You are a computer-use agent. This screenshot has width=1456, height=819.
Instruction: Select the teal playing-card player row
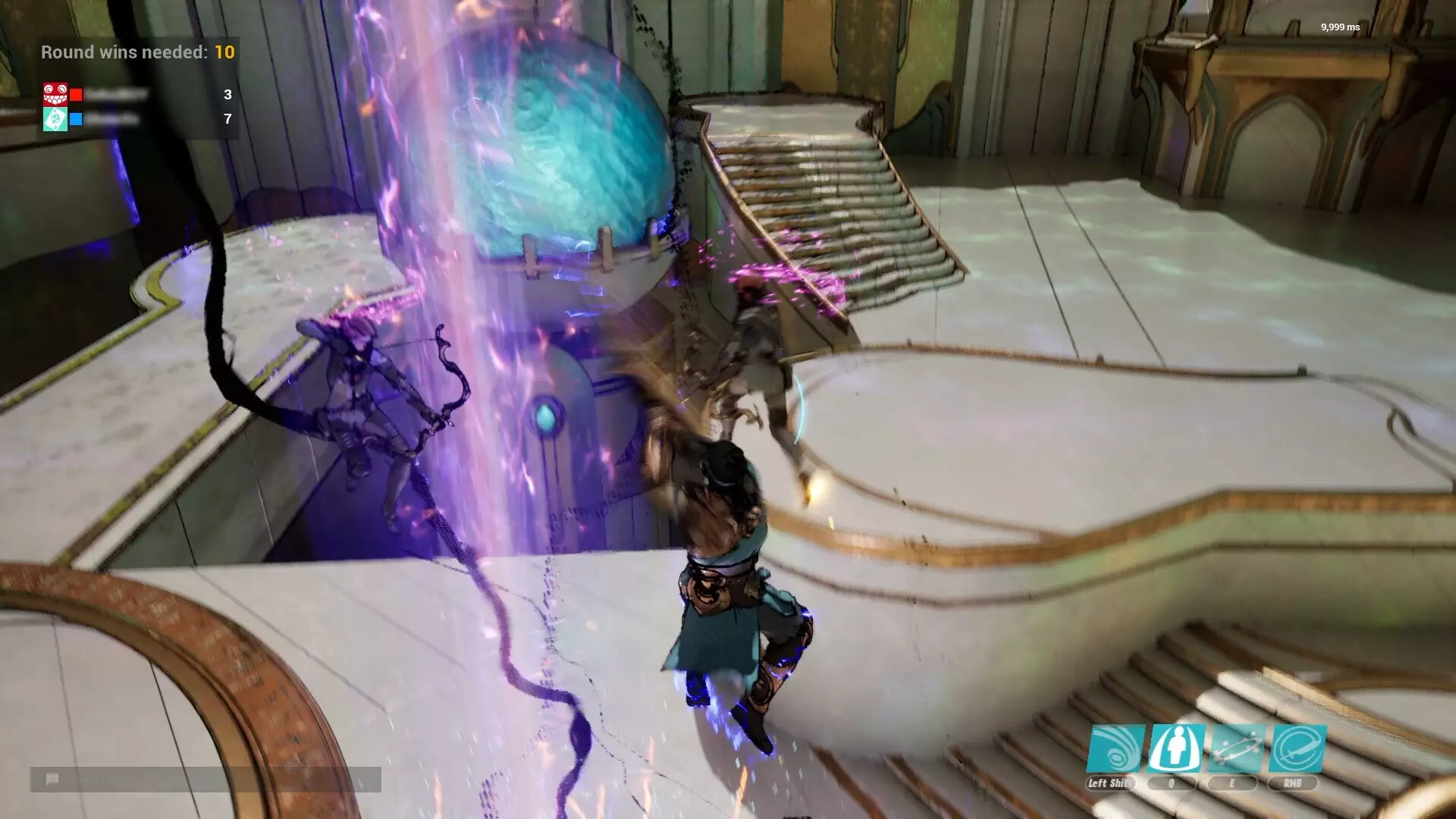136,119
